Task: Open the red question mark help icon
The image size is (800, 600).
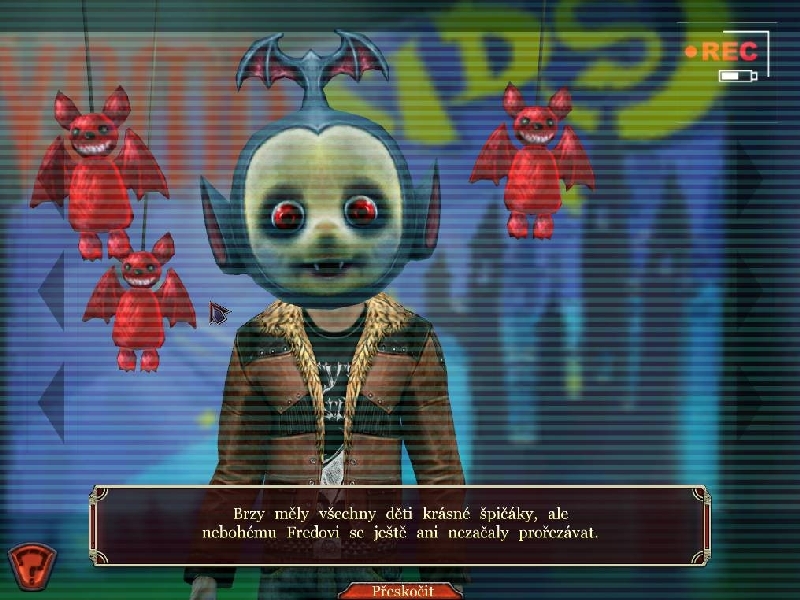Action: coord(31,563)
